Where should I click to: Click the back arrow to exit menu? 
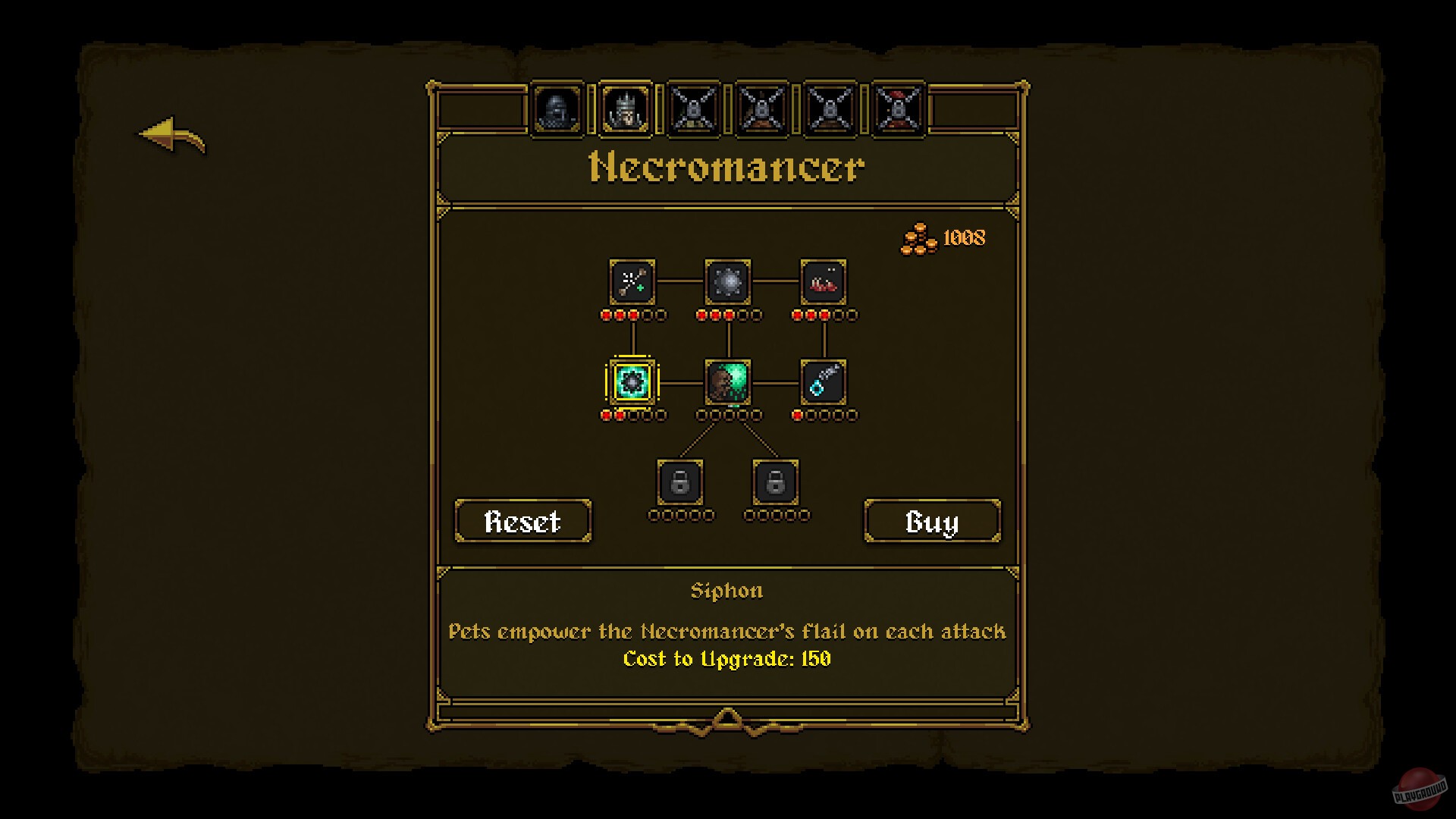[170, 136]
